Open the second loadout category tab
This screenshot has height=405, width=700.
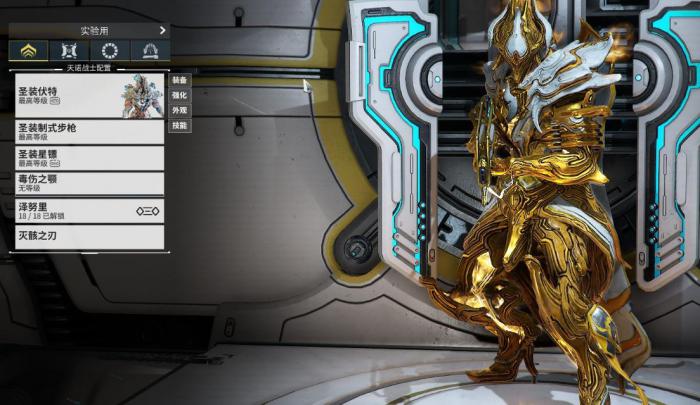(x=69, y=51)
